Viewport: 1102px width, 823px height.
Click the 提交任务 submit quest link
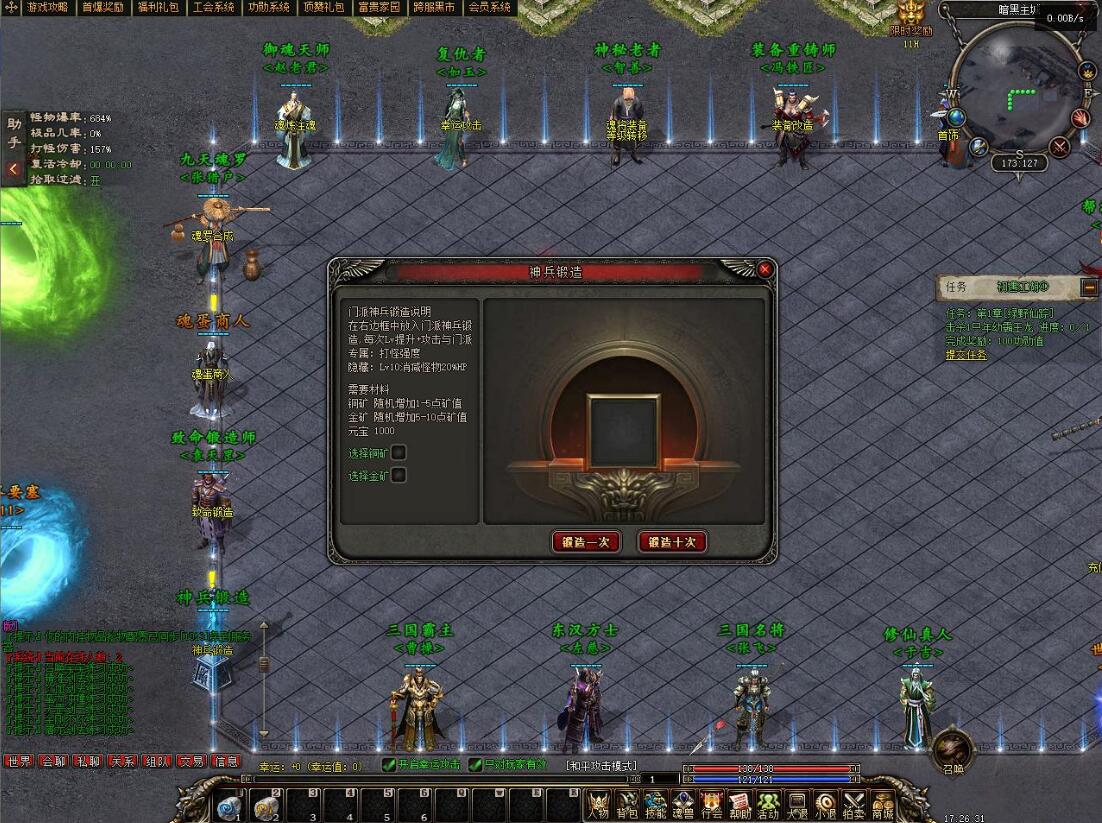tap(966, 355)
